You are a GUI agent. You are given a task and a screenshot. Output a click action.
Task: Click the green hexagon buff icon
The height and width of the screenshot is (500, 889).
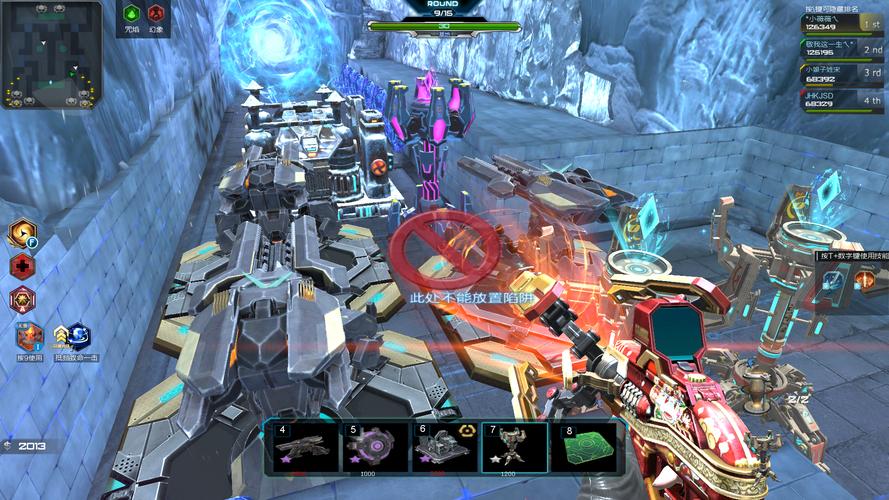131,15
